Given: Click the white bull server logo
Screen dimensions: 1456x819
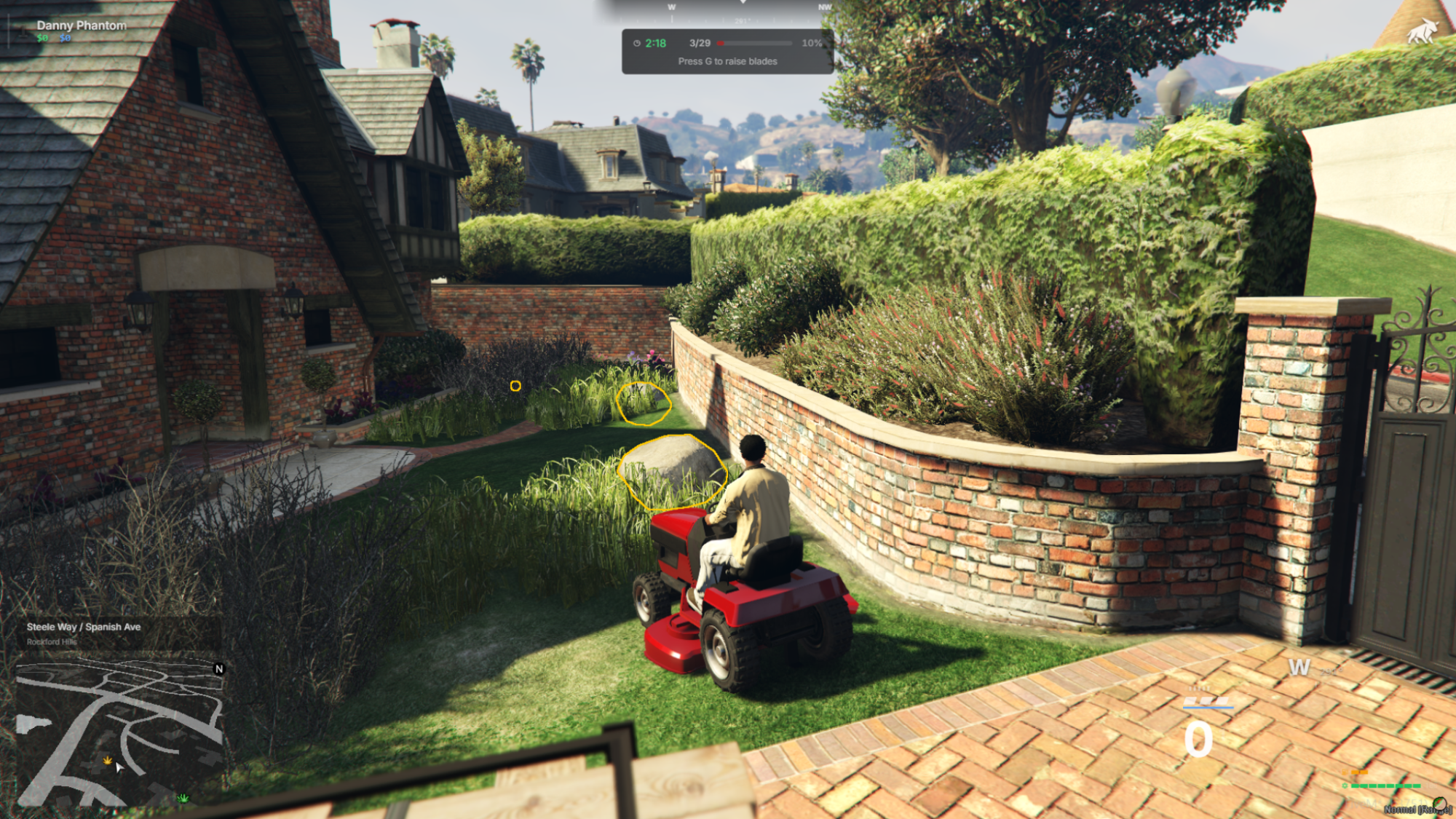Looking at the screenshot, I should pyautogui.click(x=1422, y=31).
